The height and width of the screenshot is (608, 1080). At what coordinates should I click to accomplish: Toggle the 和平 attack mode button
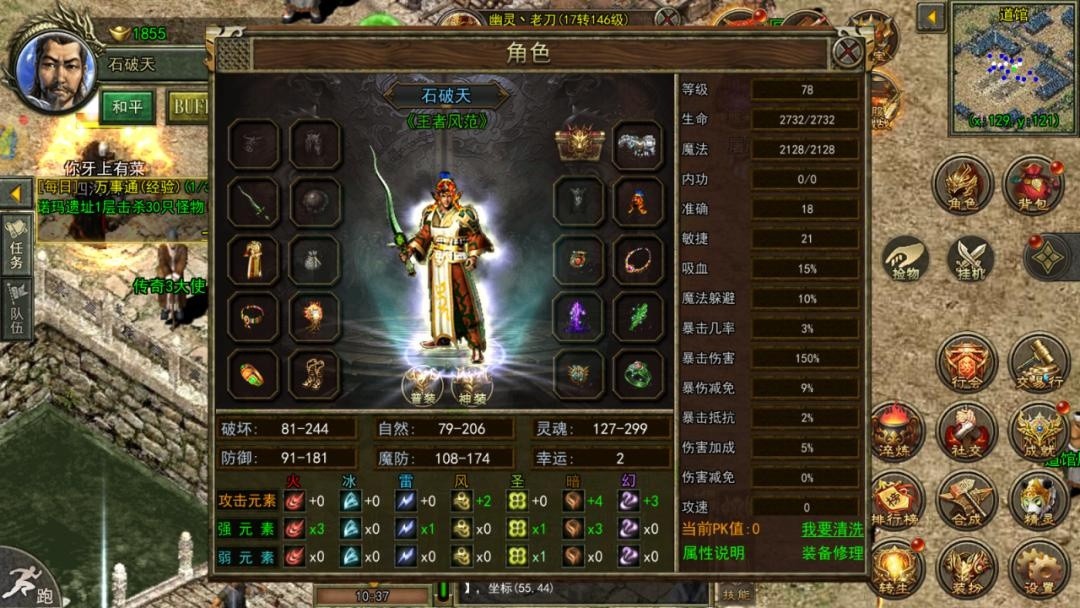(127, 106)
